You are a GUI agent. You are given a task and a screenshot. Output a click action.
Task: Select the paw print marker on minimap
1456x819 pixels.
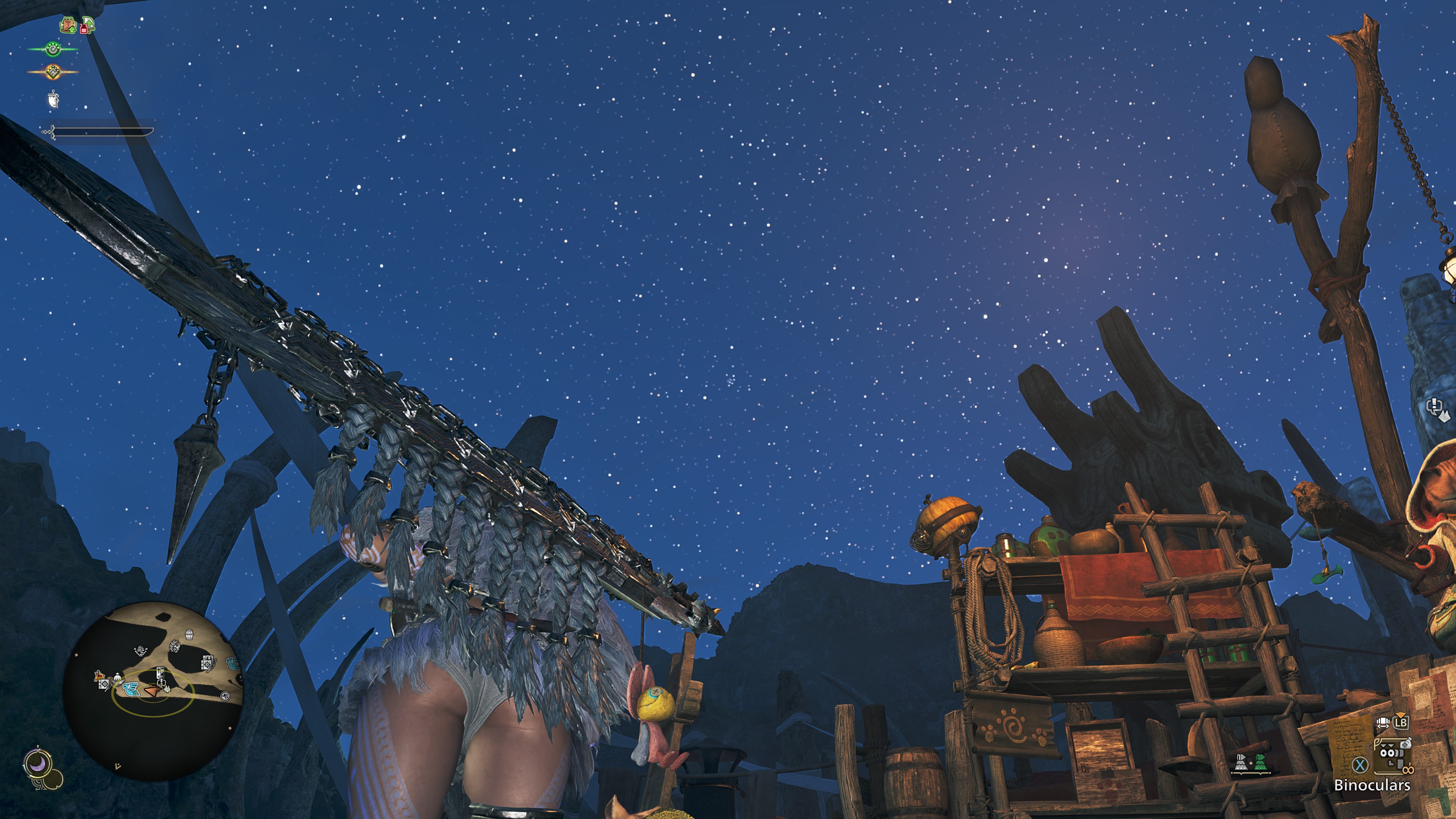tap(225, 696)
